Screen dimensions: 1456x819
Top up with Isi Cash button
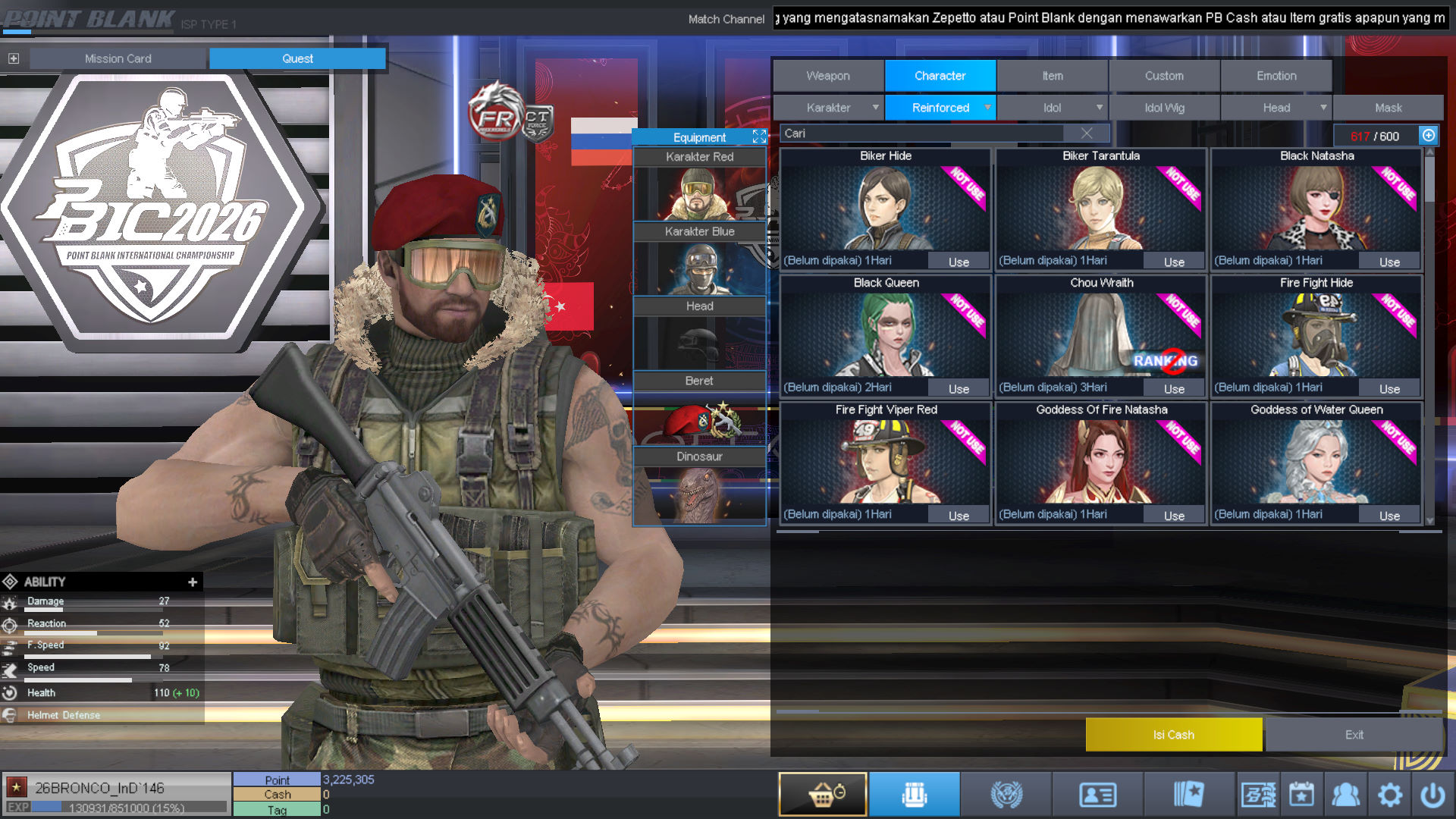(1173, 734)
